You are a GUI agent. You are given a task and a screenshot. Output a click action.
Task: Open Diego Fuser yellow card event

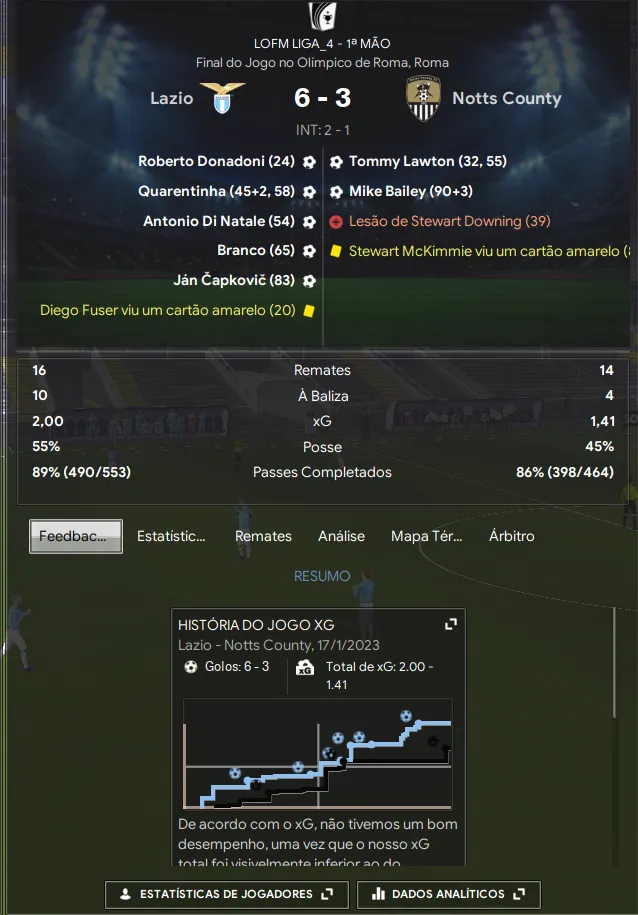[168, 311]
